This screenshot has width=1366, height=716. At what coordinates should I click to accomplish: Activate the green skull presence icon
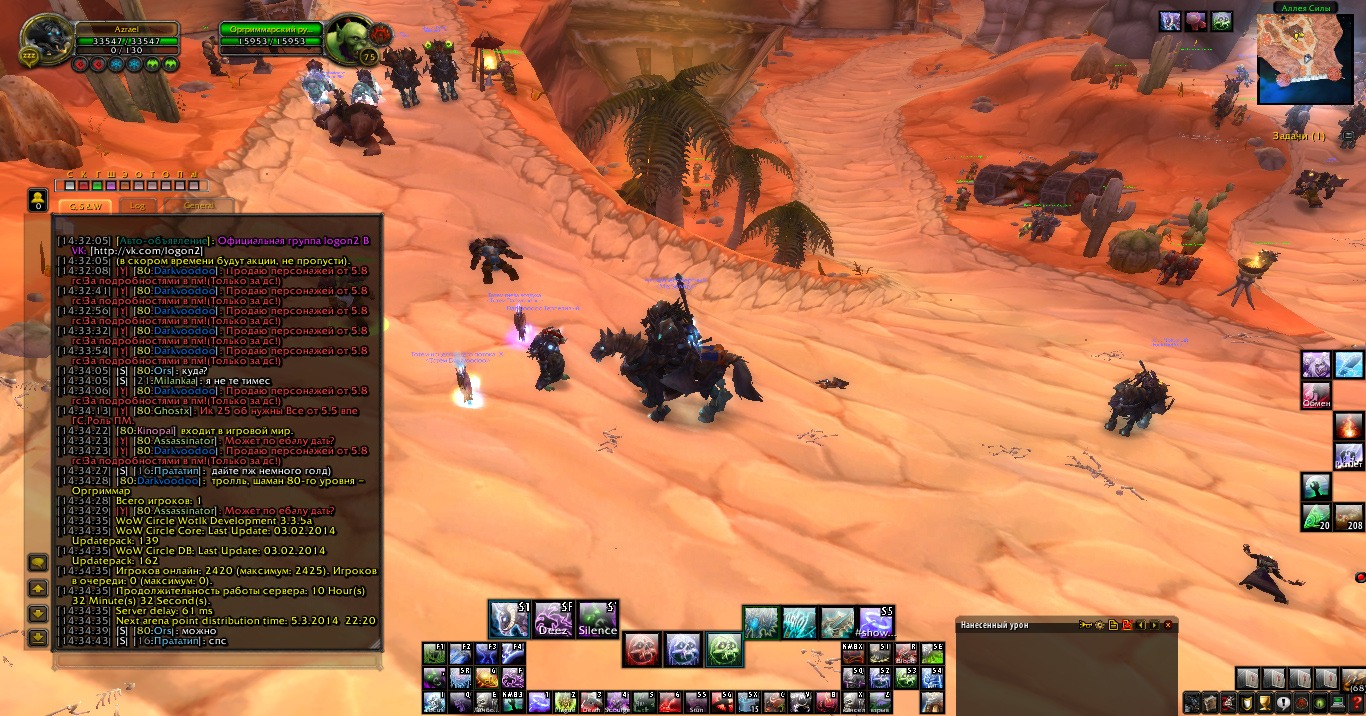pyautogui.click(x=723, y=650)
